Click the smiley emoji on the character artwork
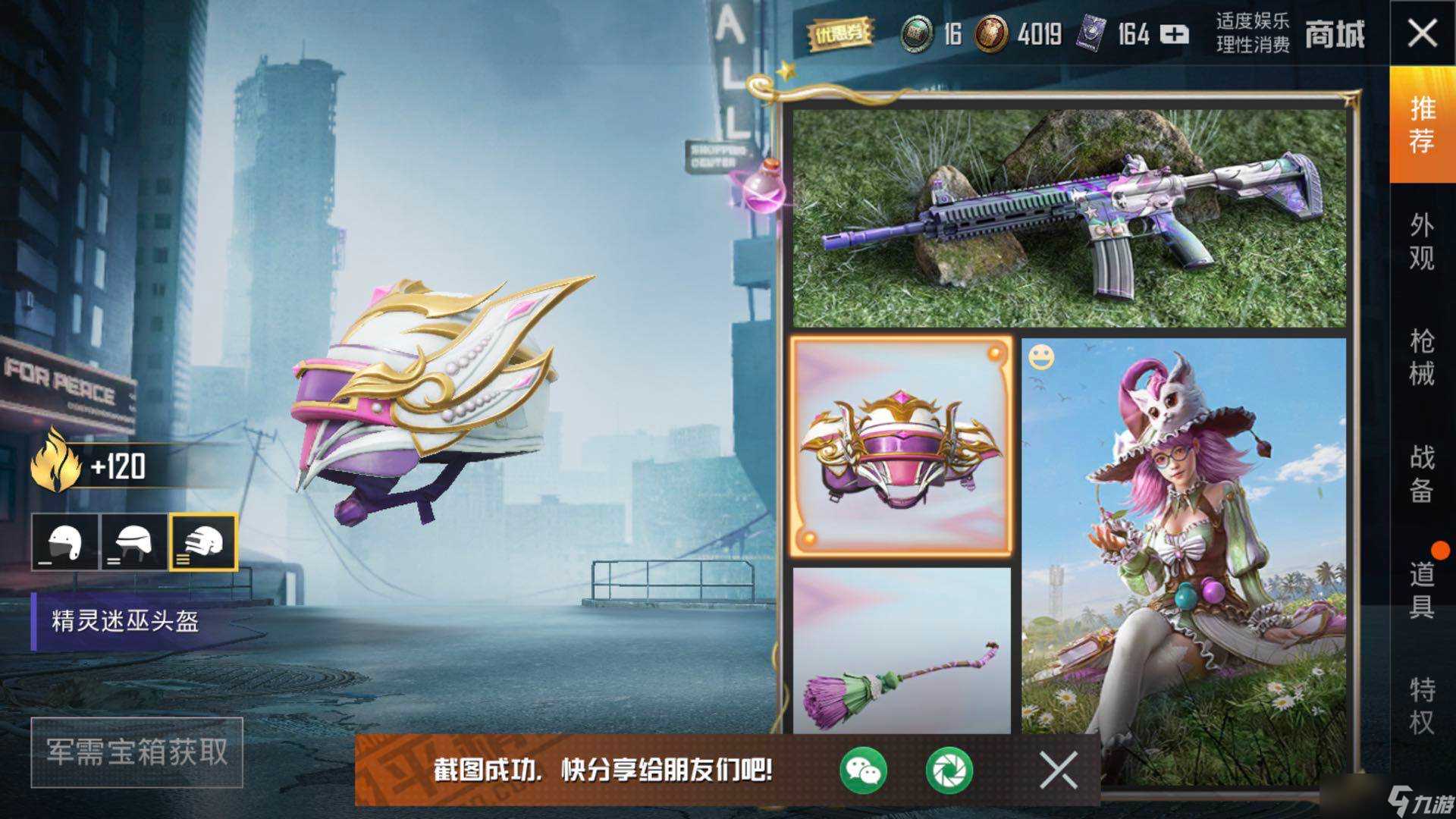Screen dimensions: 1456x819 pyautogui.click(x=1042, y=357)
